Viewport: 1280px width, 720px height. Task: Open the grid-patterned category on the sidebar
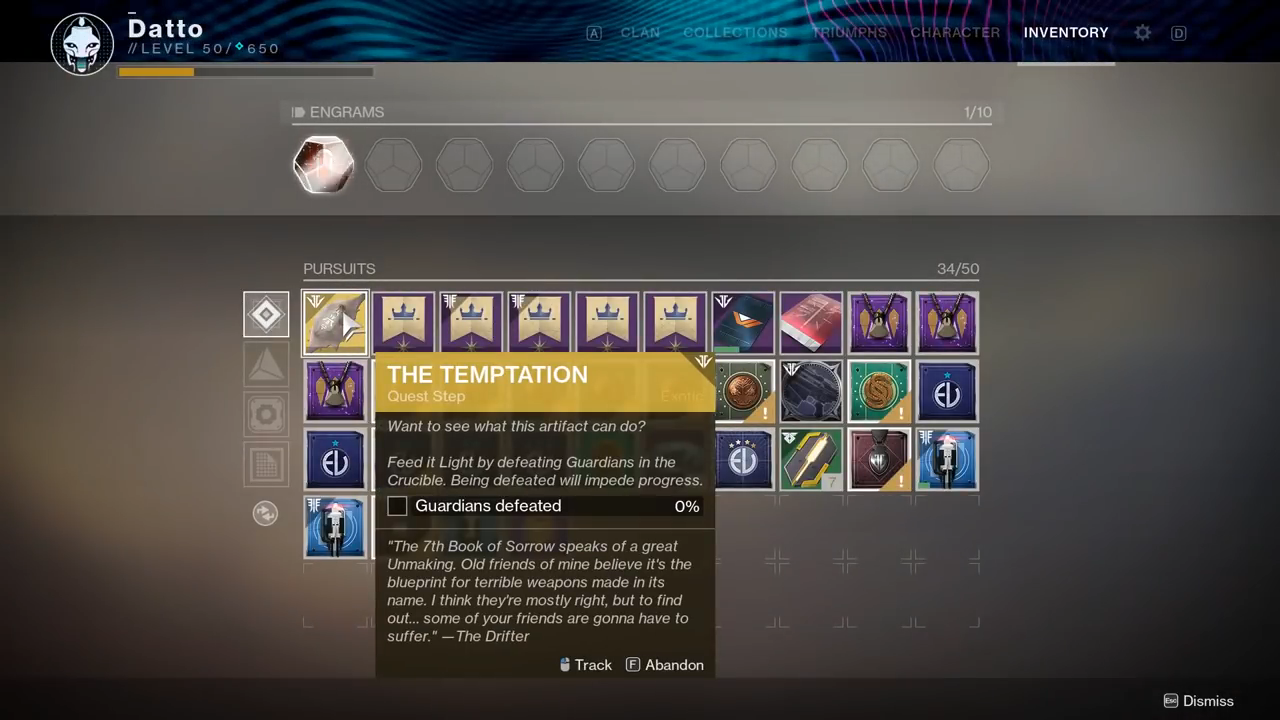(x=266, y=464)
